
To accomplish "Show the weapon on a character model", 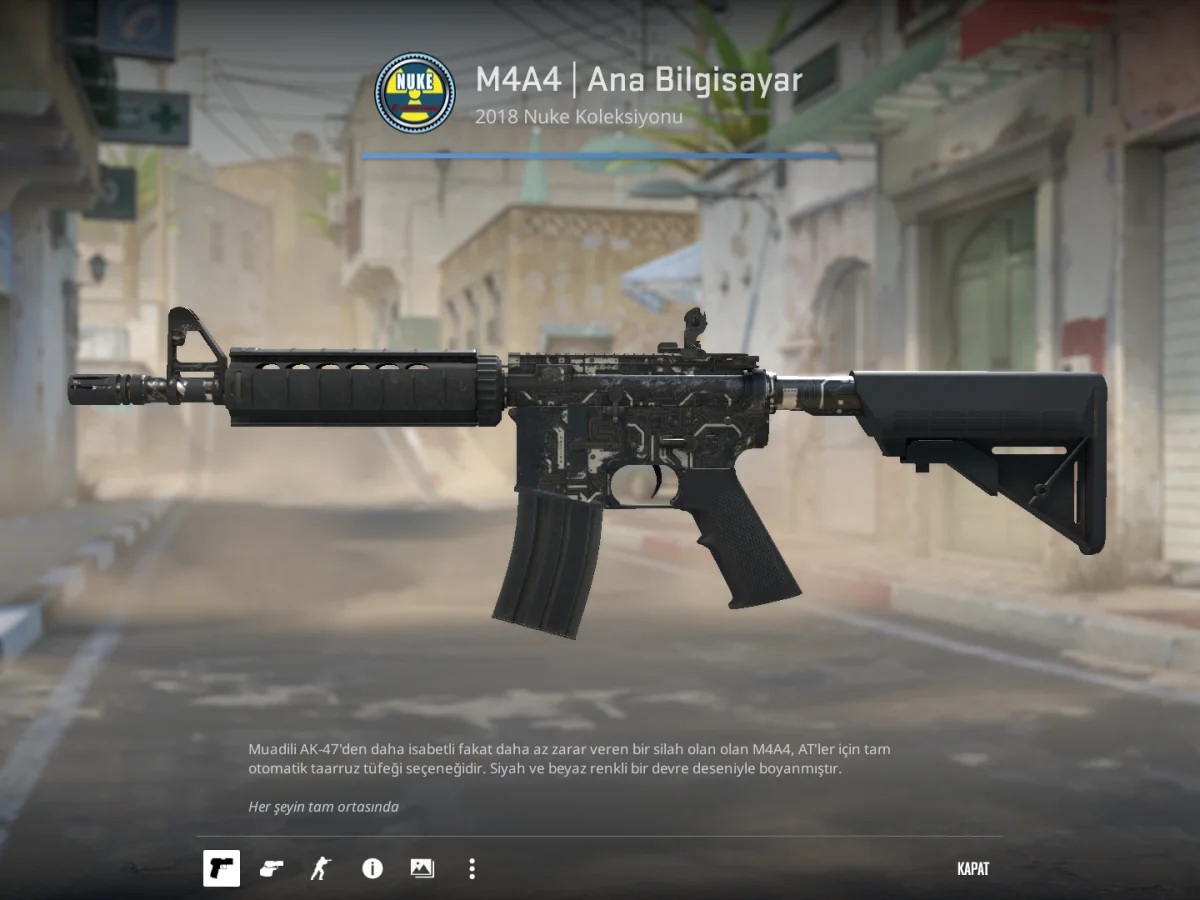I will 320,868.
